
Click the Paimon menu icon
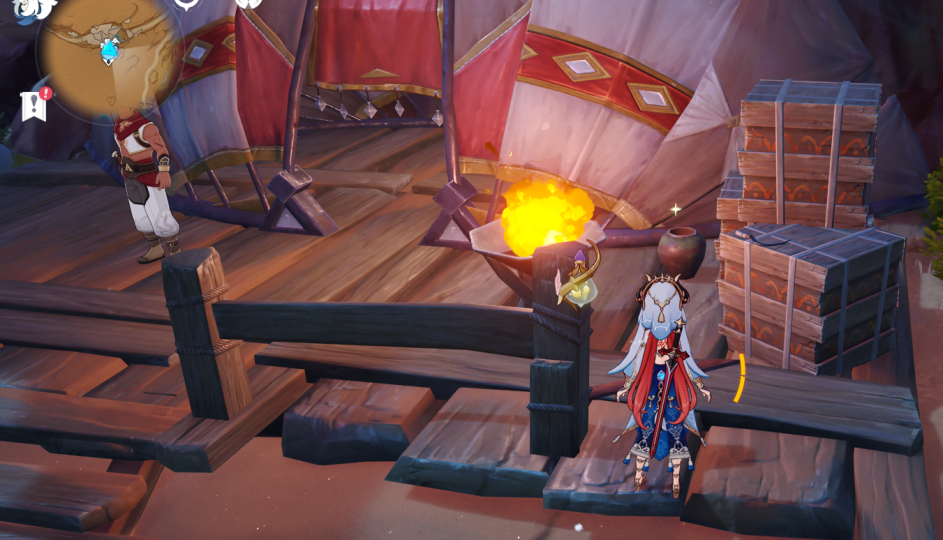[32, 9]
